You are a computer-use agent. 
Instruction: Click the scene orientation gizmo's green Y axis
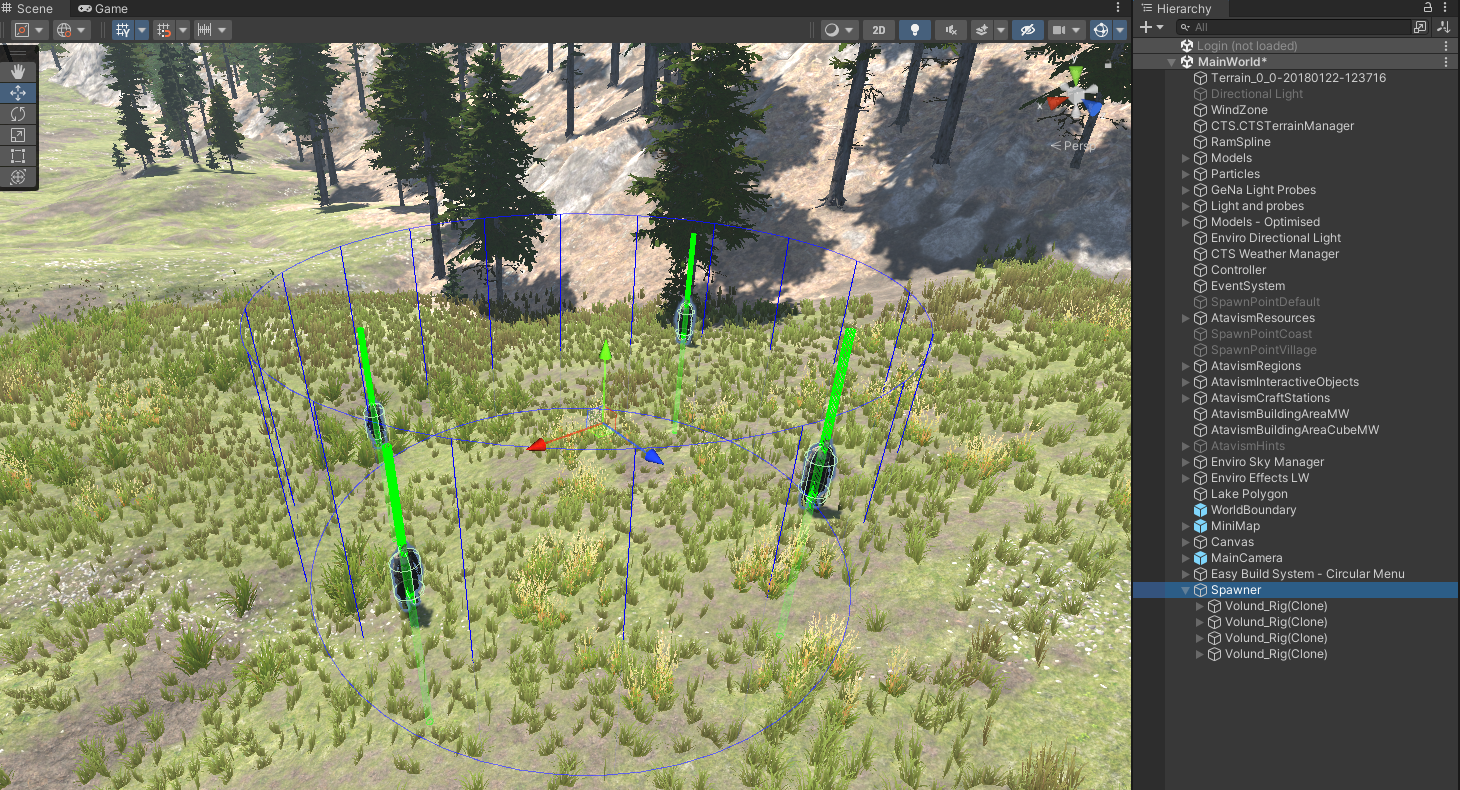click(1075, 75)
